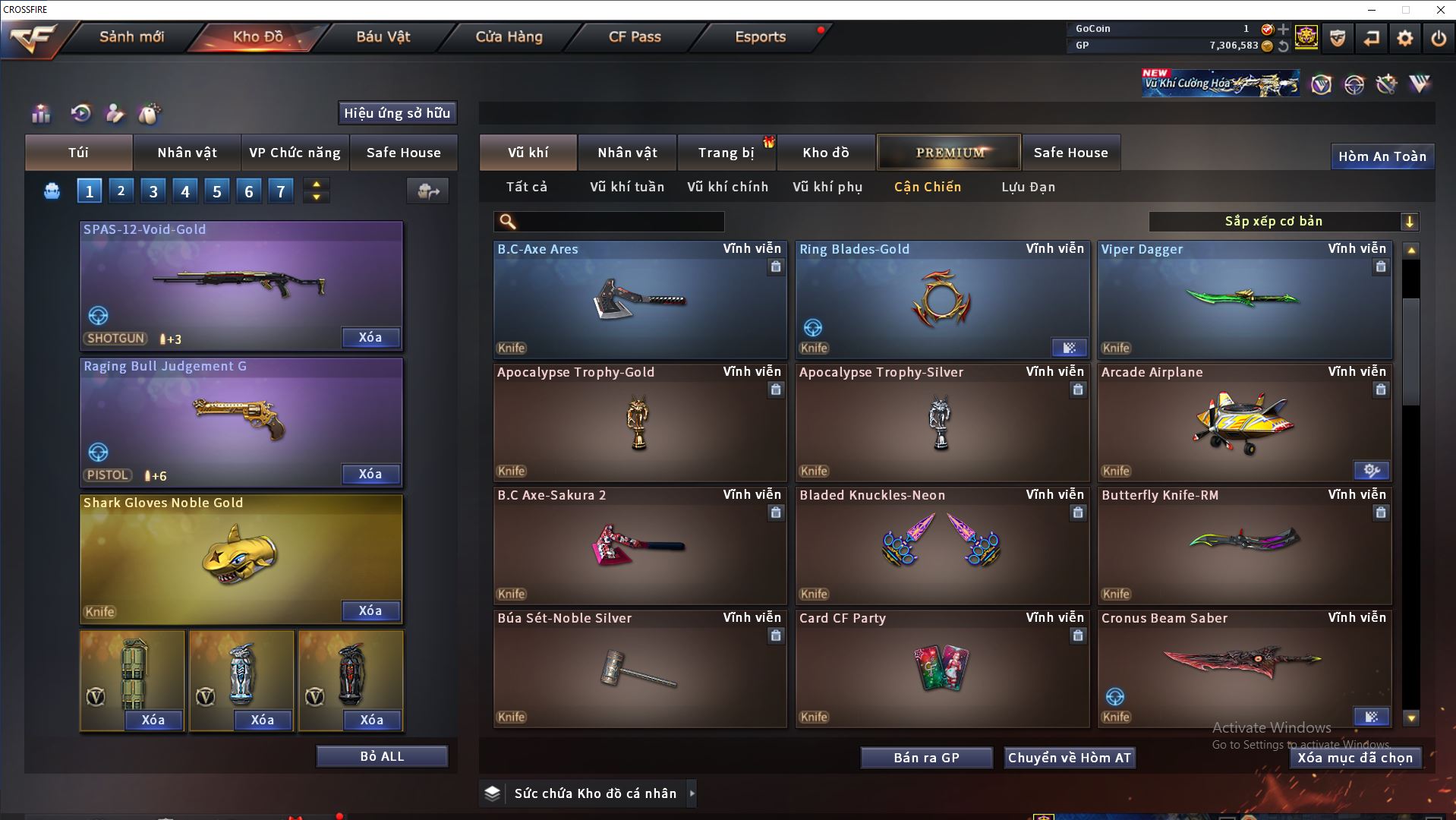Close the CROSSFIRE window

pyautogui.click(x=1440, y=10)
